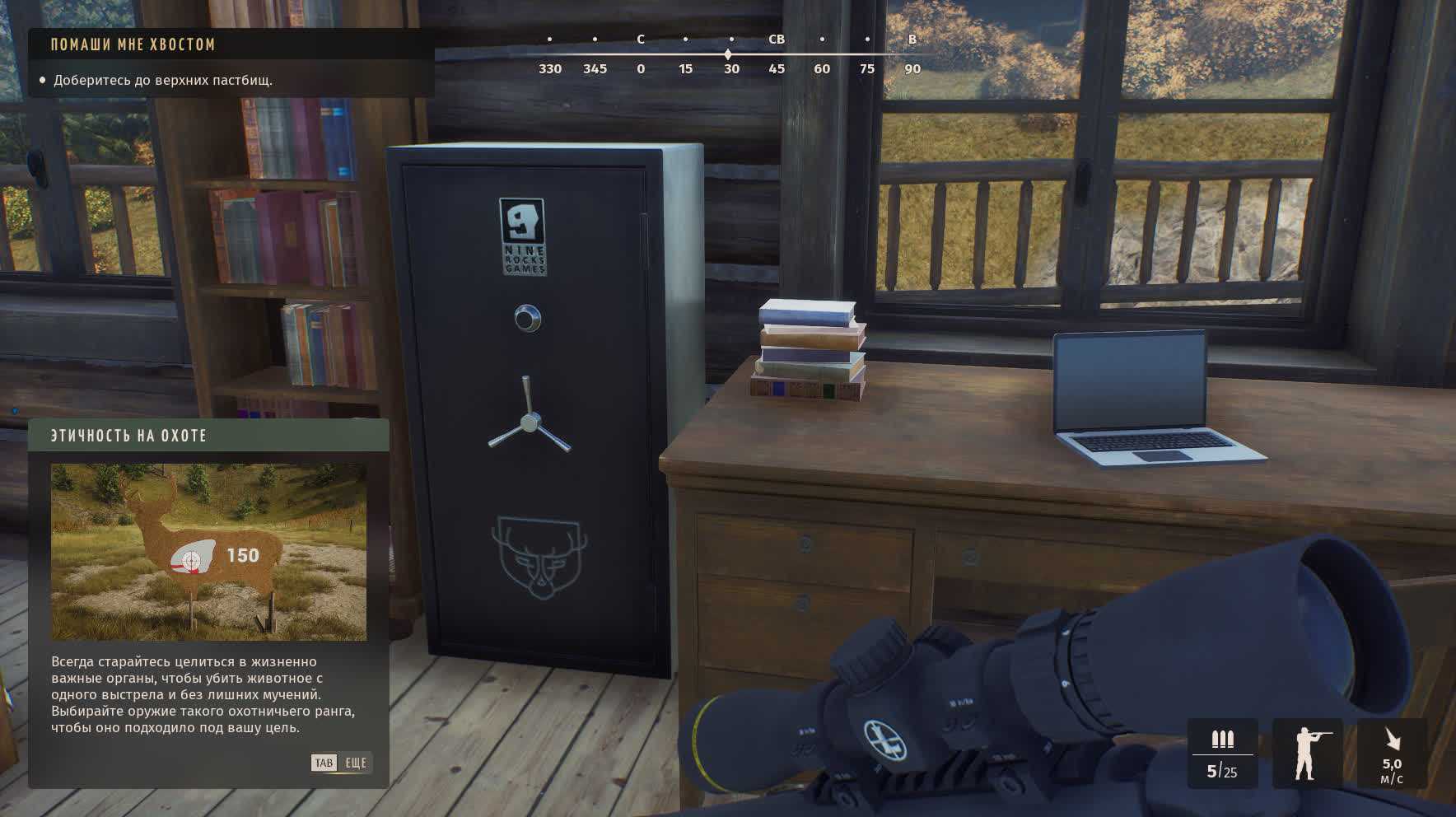Click the wind direction arrow indicator
The height and width of the screenshot is (817, 1456).
click(x=1392, y=739)
